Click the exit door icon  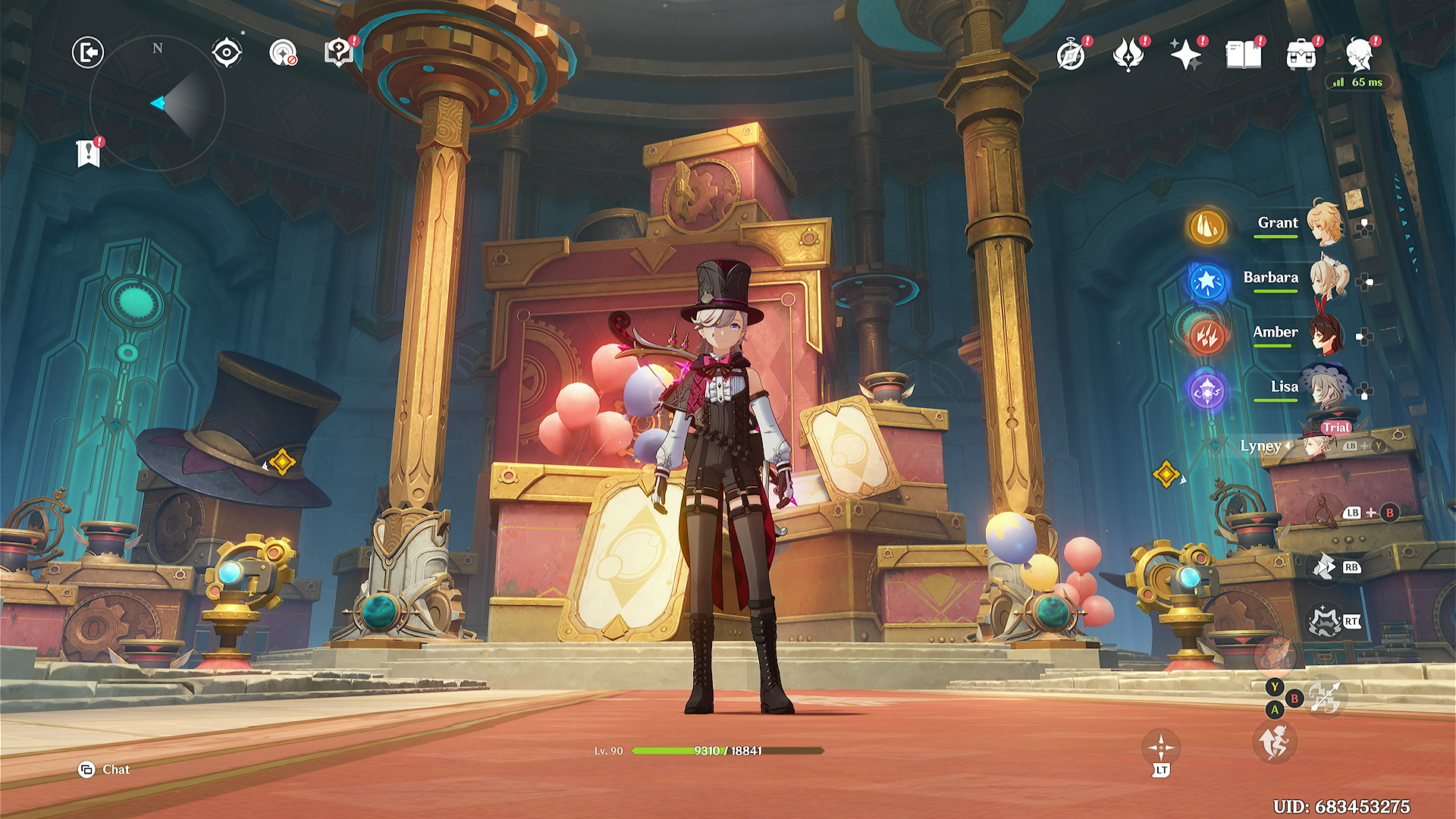(88, 52)
